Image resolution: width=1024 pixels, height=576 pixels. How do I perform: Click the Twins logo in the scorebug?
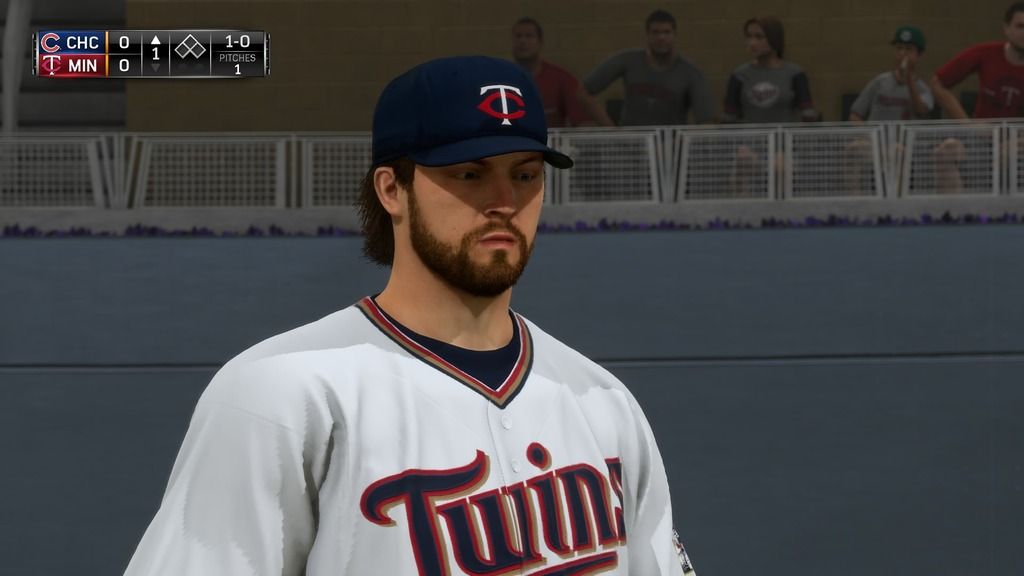pos(50,64)
